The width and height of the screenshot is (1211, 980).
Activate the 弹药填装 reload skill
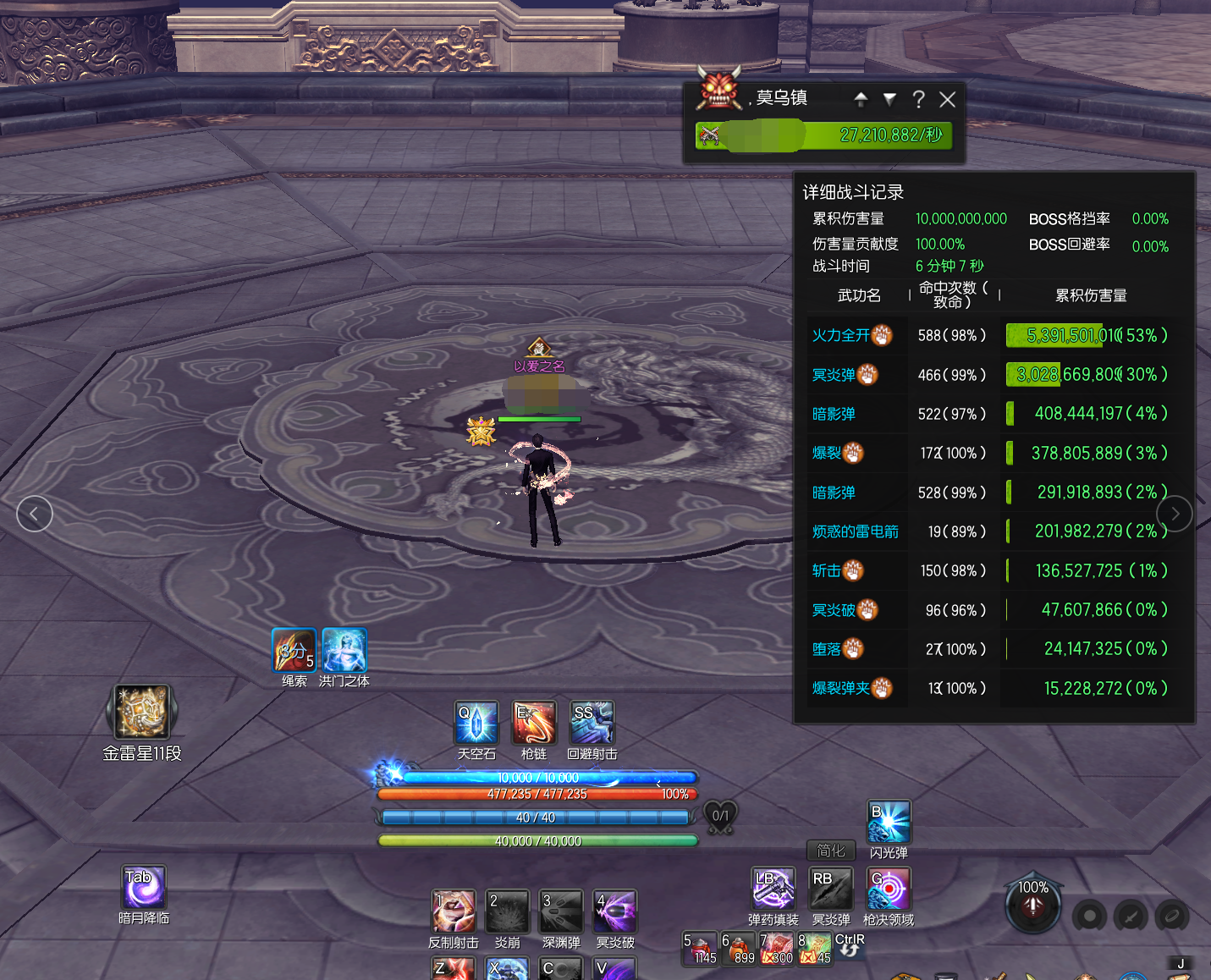click(x=773, y=888)
